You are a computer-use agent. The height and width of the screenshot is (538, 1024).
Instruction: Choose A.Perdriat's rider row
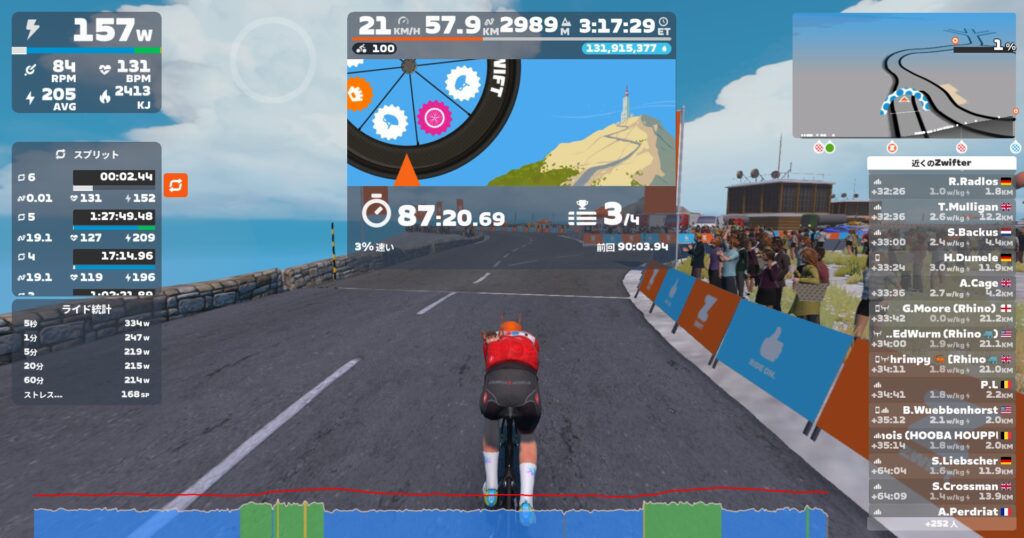coord(941,512)
